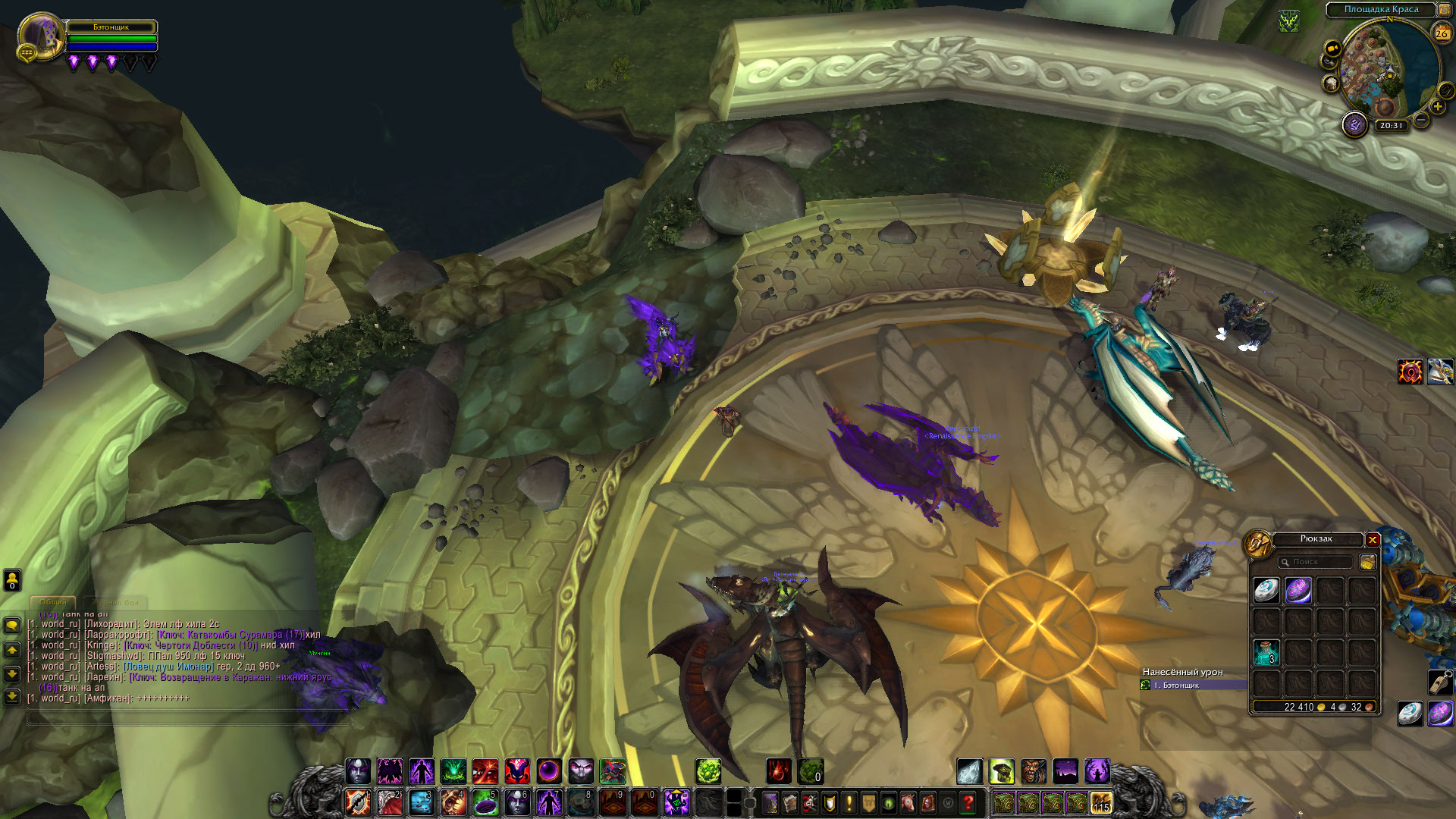1456x819 pixels.
Task: Activate the purple void orb ability
Action: point(549,771)
